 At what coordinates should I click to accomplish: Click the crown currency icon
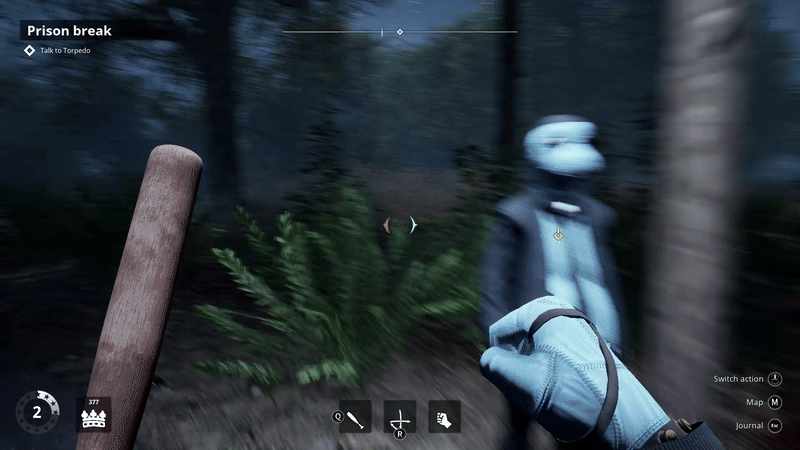coord(94,417)
